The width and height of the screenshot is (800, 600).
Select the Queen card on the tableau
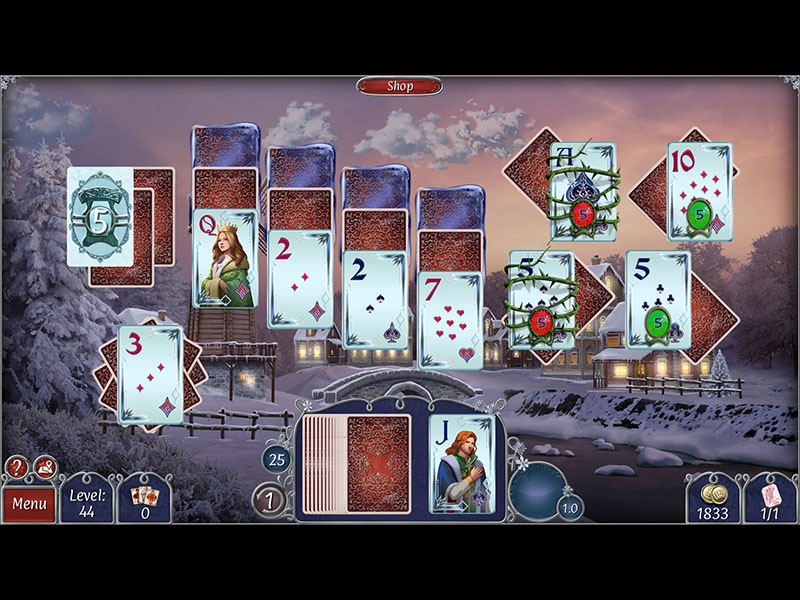(x=224, y=258)
